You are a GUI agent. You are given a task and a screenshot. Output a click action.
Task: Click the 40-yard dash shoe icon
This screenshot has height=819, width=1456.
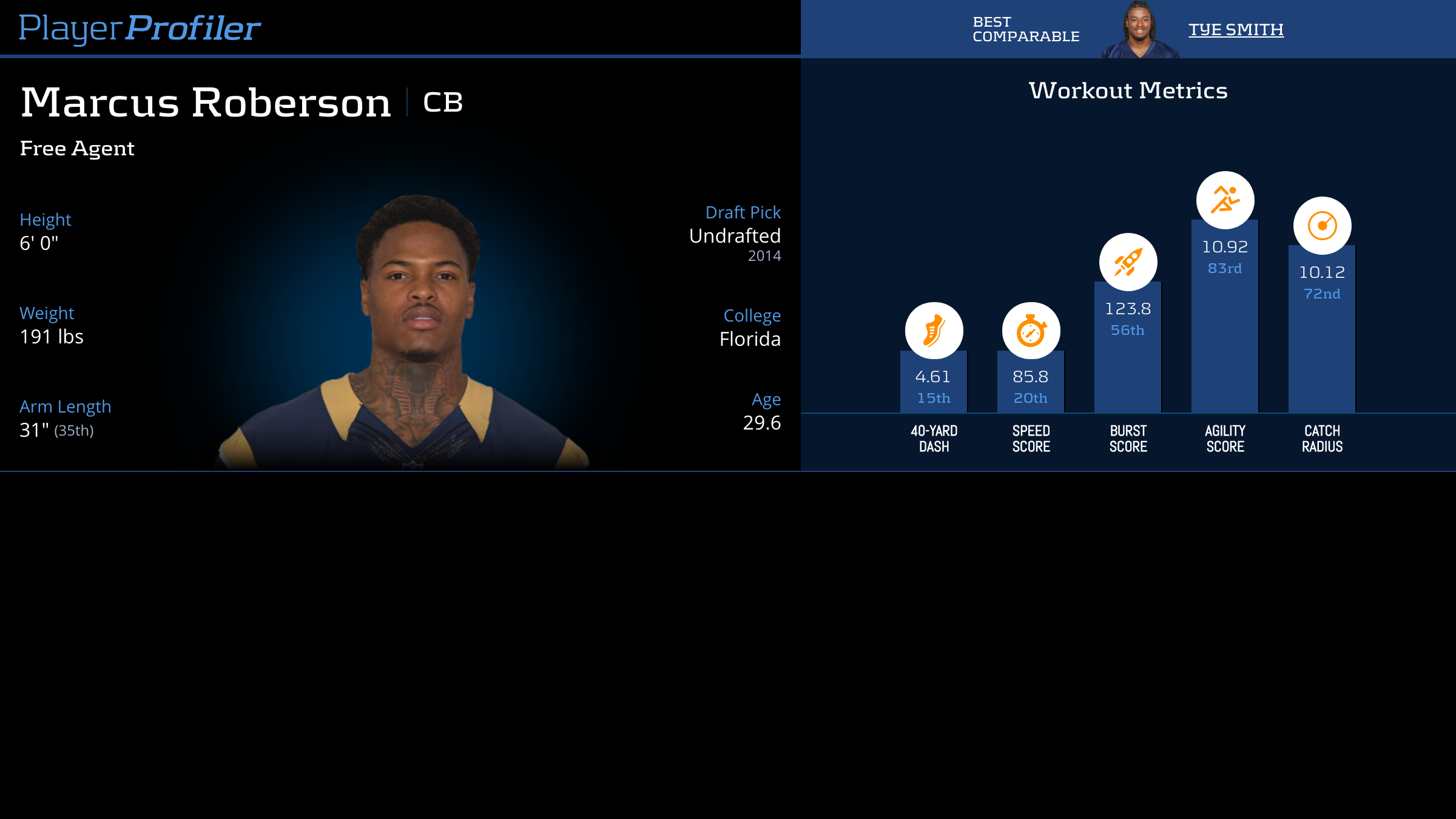click(934, 331)
